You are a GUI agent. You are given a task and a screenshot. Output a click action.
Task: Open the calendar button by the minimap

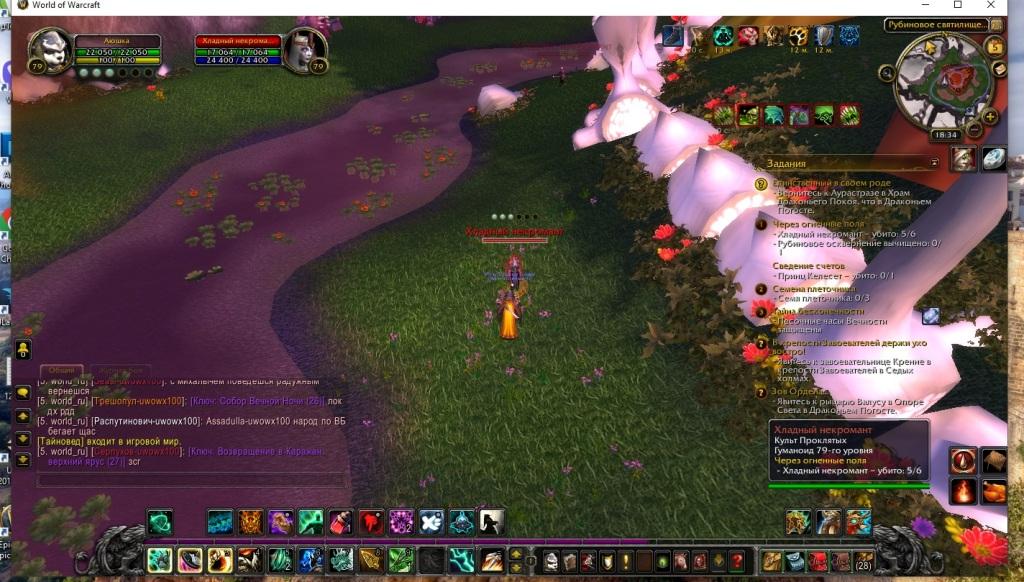[994, 46]
